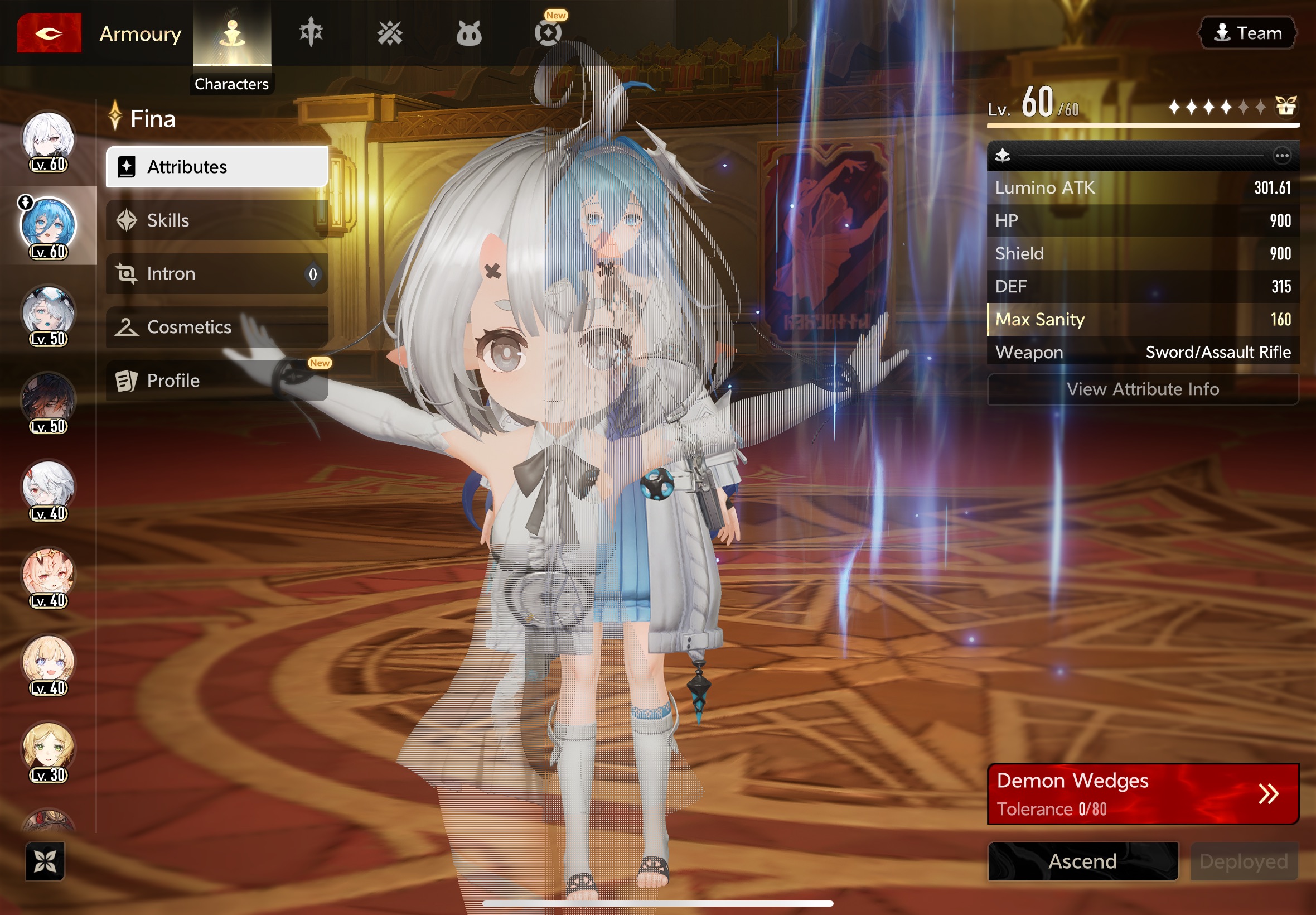Select the Max Sanity attribute row
This screenshot has width=1316, height=915.
tap(1143, 319)
